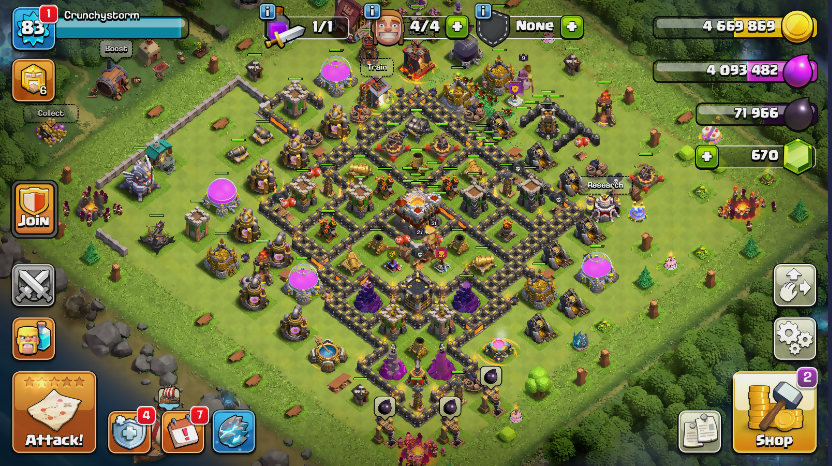The image size is (832, 466).
Task: Show info for the 1/1 sword counter
Action: [267, 12]
